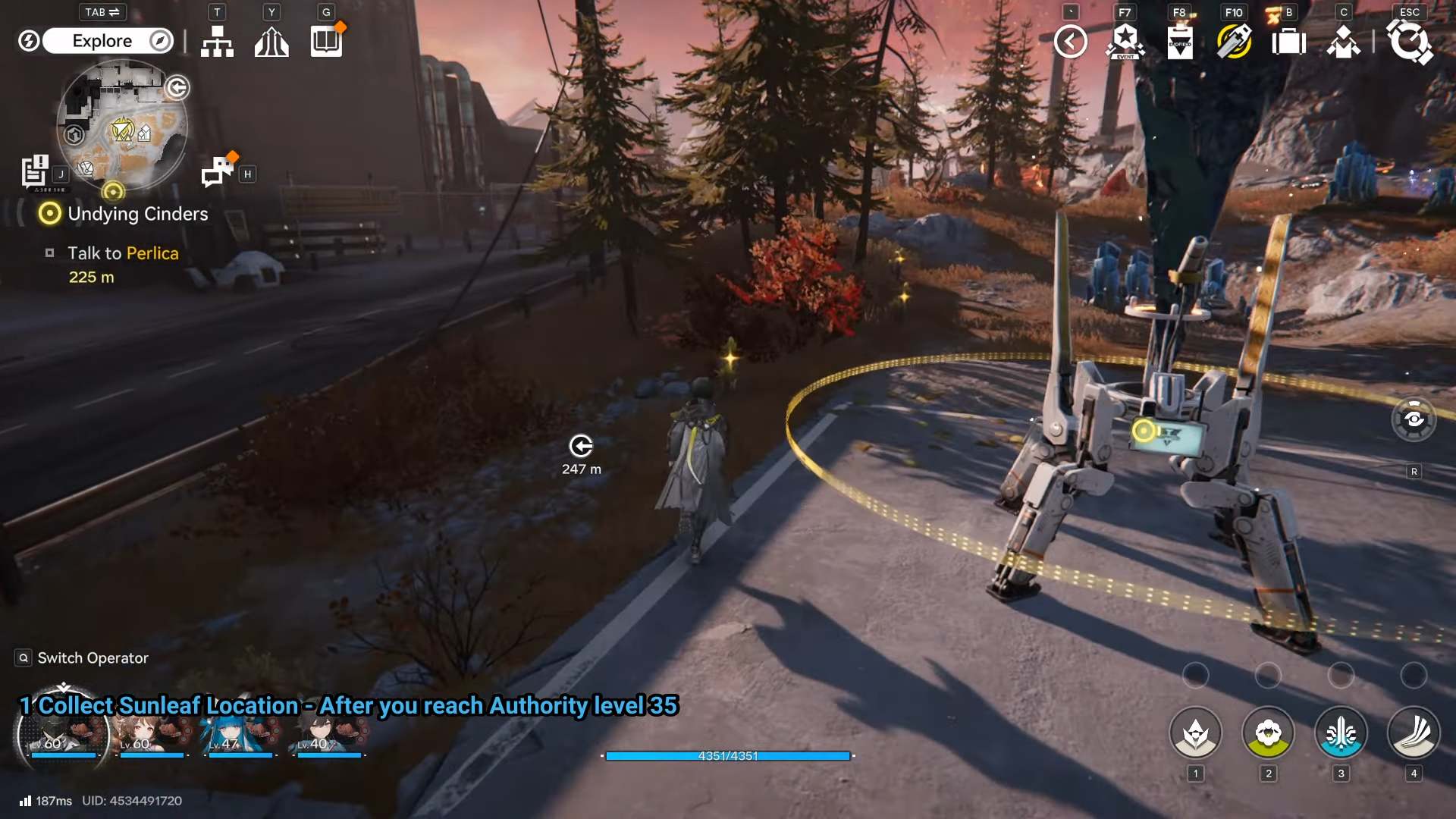The image size is (1456, 819).
Task: Open the Event menu star icon
Action: pyautogui.click(x=1125, y=42)
